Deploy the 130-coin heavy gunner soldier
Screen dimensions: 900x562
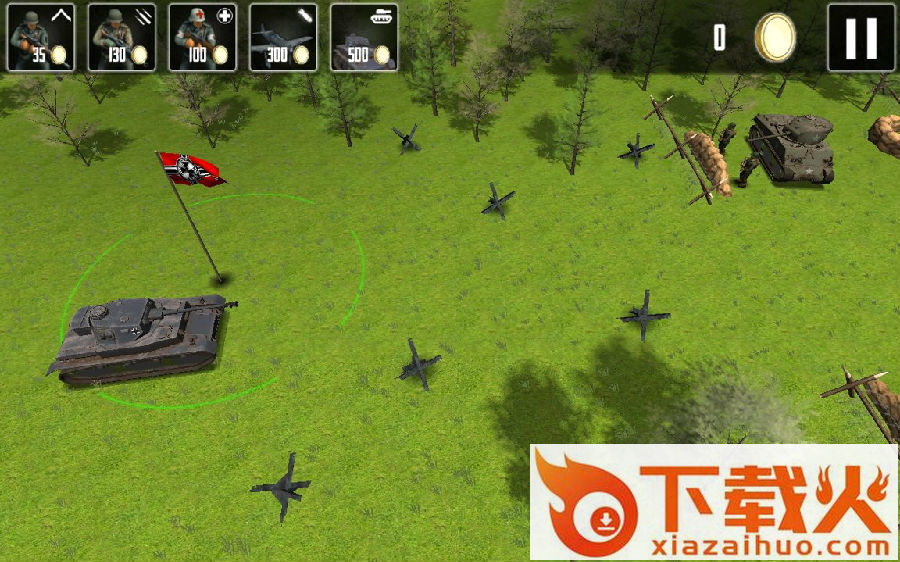pyautogui.click(x=121, y=37)
